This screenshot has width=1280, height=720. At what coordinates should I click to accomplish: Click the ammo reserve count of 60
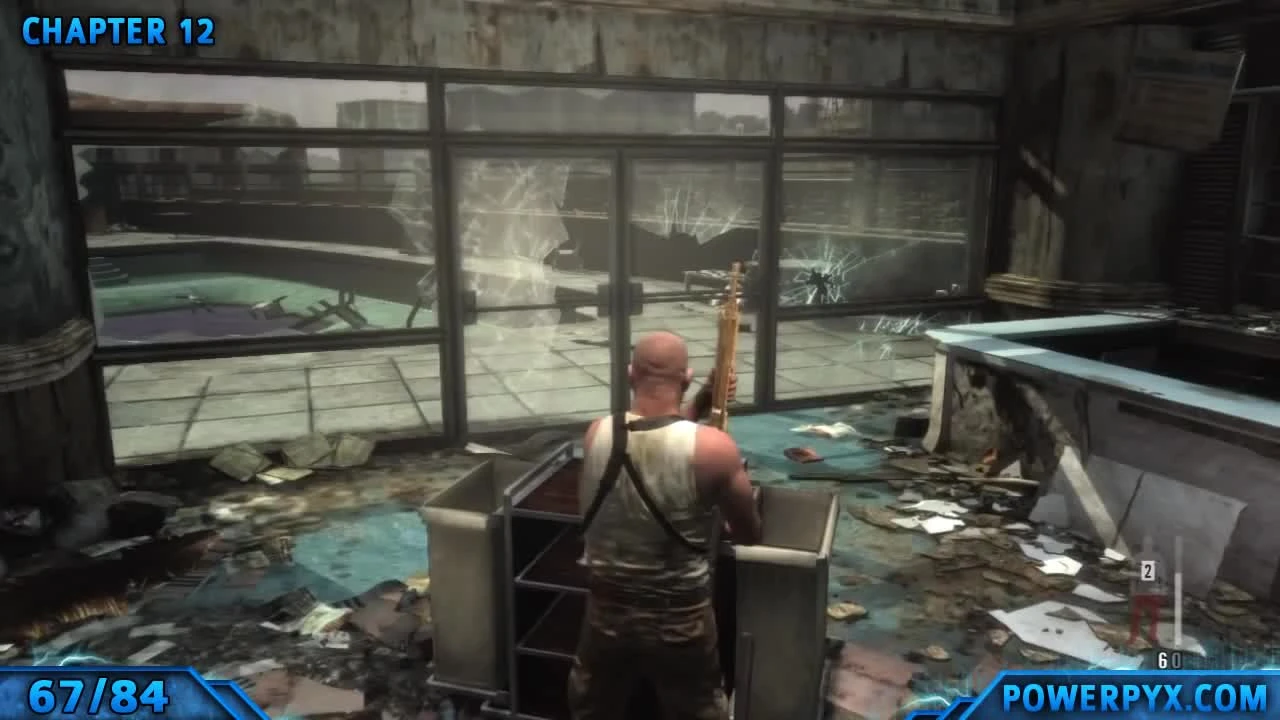point(1168,657)
